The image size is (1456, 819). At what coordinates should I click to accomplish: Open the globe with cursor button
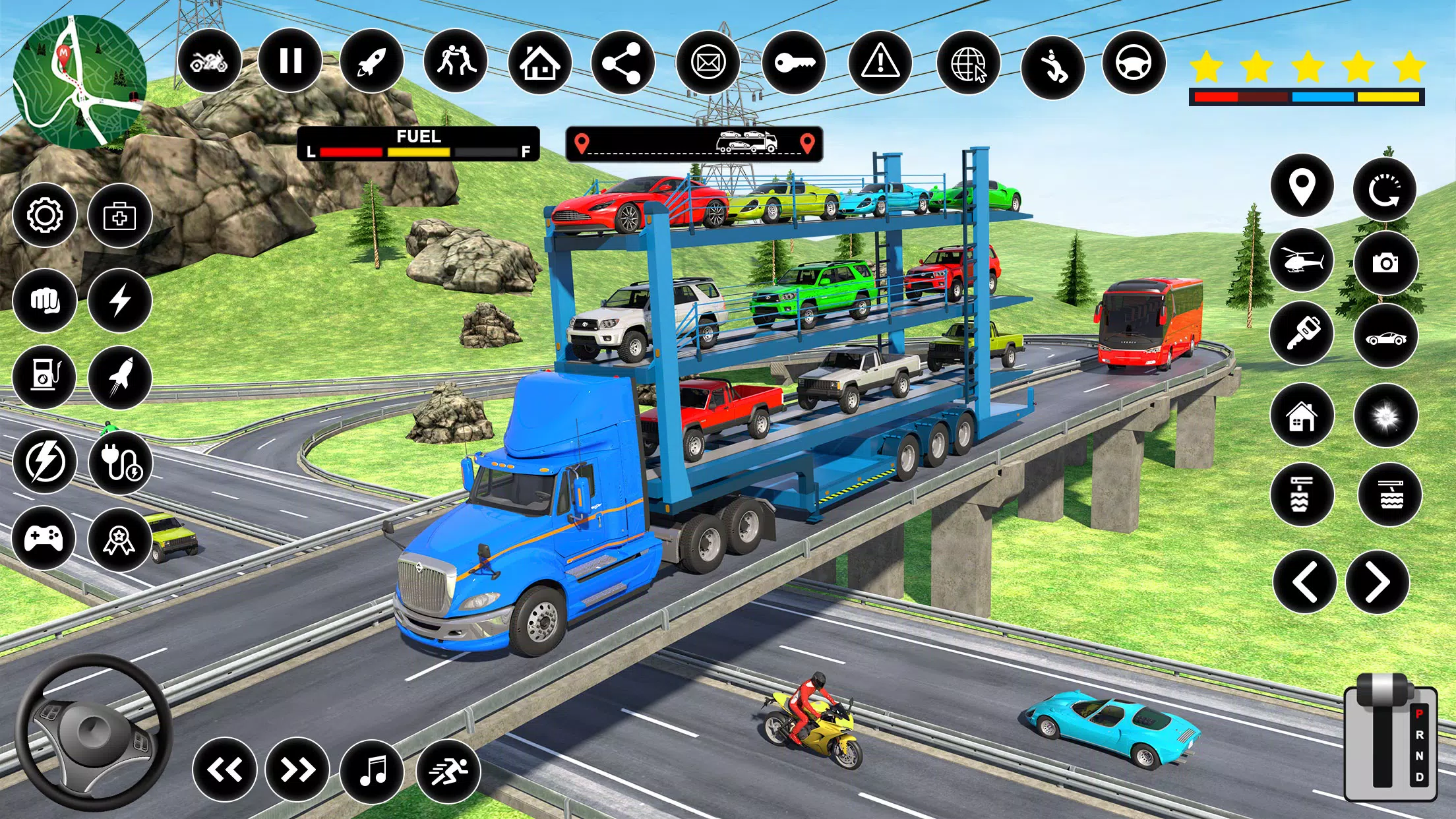point(968,64)
